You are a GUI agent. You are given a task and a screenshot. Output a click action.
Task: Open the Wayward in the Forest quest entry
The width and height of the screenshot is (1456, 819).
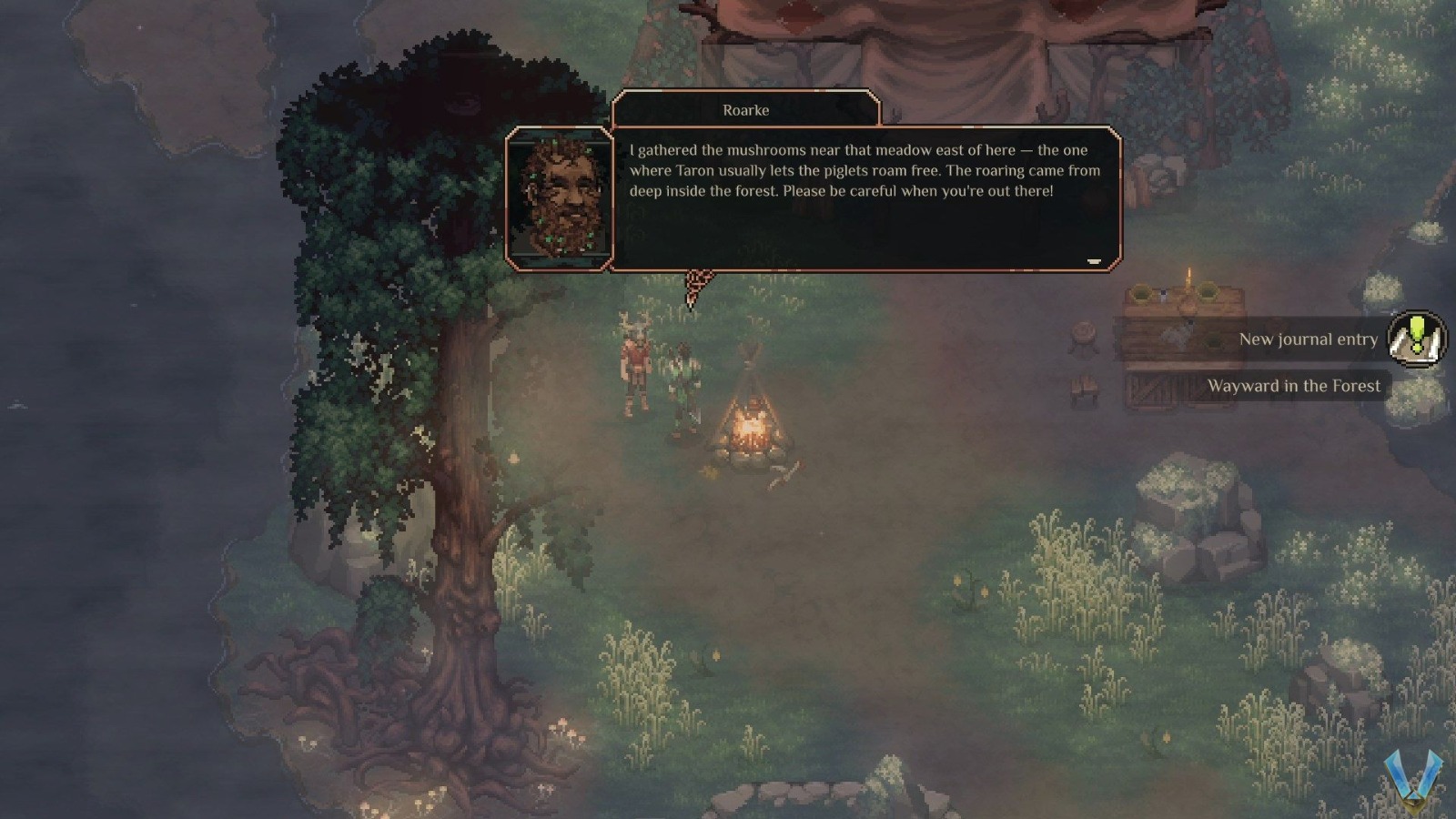pyautogui.click(x=1294, y=386)
